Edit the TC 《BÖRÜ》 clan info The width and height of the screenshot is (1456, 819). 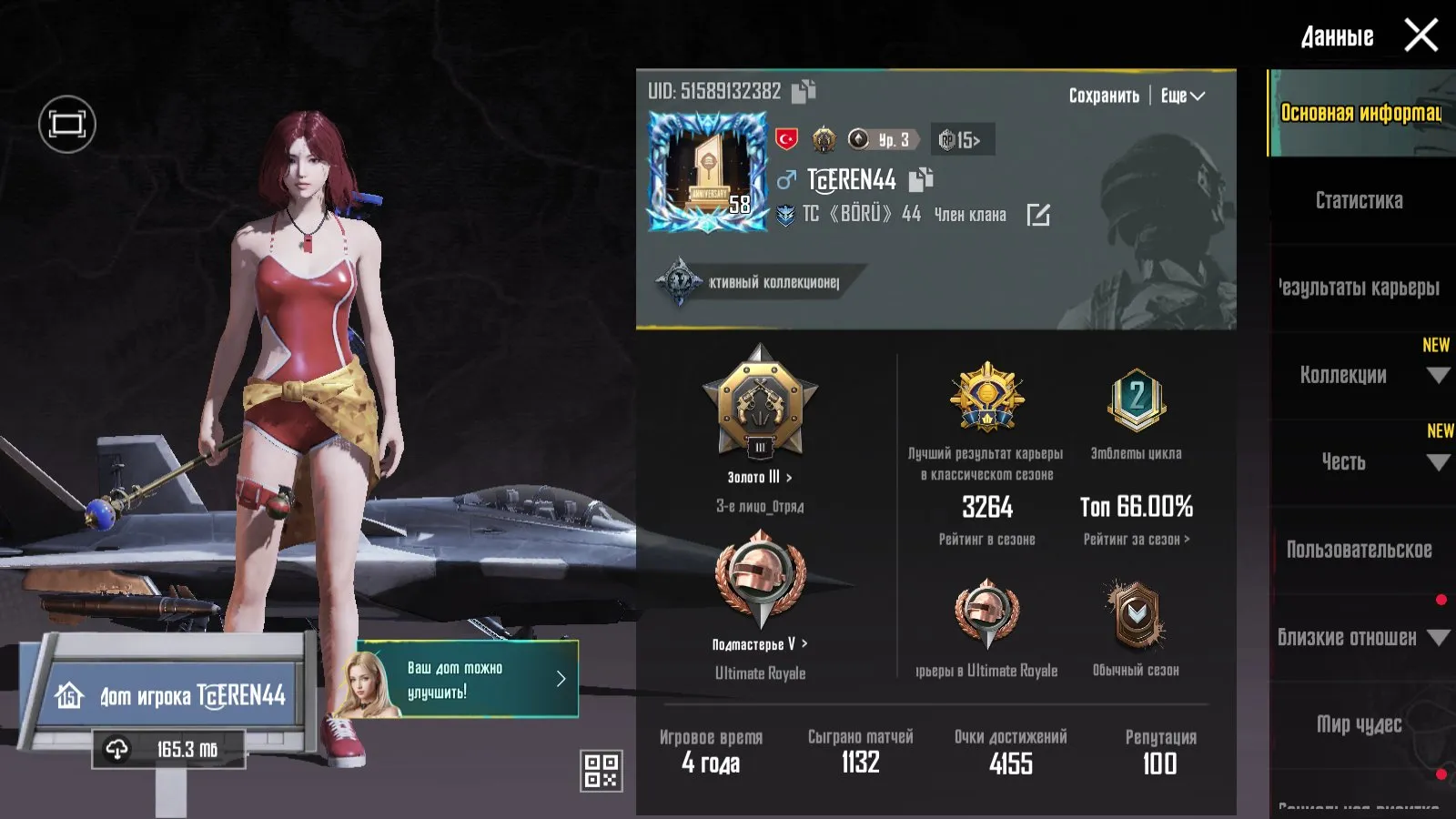pos(1040,214)
